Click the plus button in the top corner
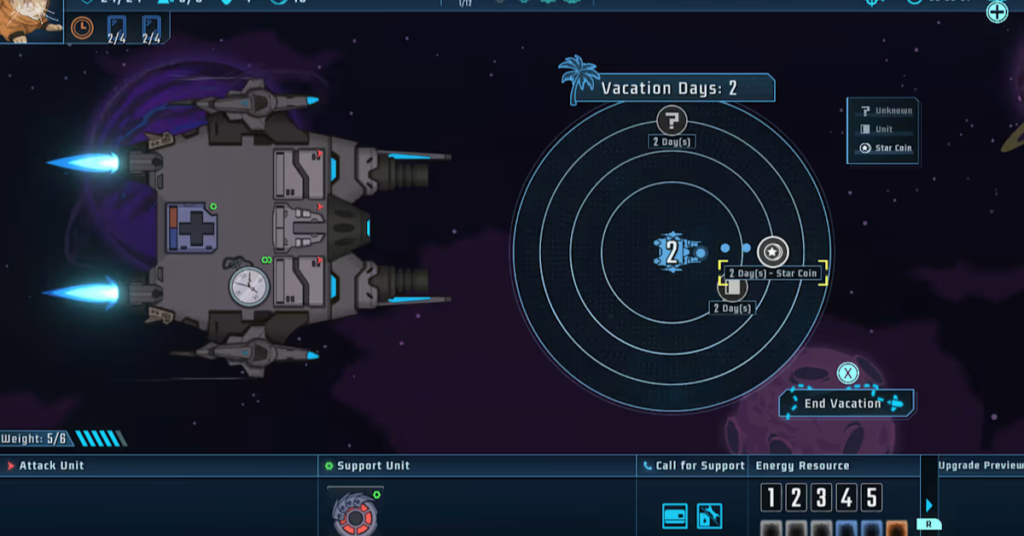The height and width of the screenshot is (536, 1024). [997, 12]
